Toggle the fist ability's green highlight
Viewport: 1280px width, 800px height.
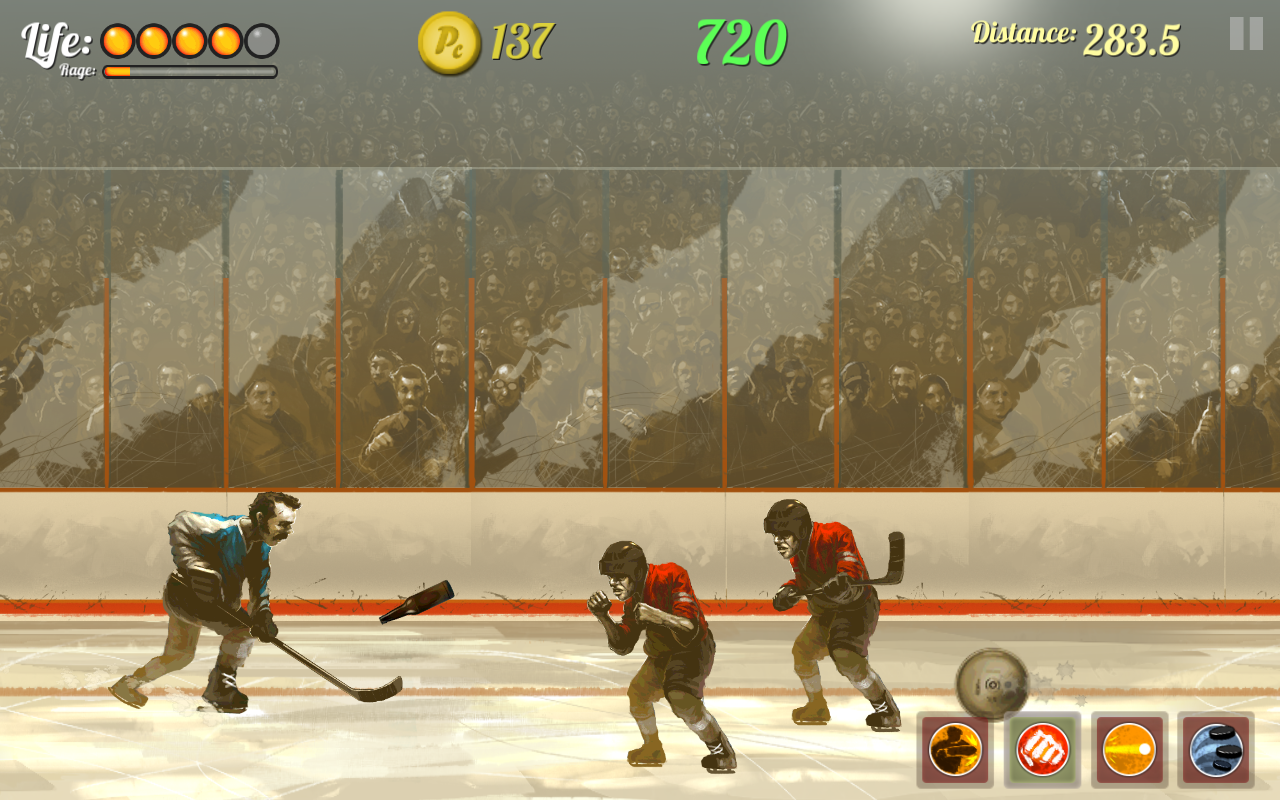pyautogui.click(x=1041, y=746)
